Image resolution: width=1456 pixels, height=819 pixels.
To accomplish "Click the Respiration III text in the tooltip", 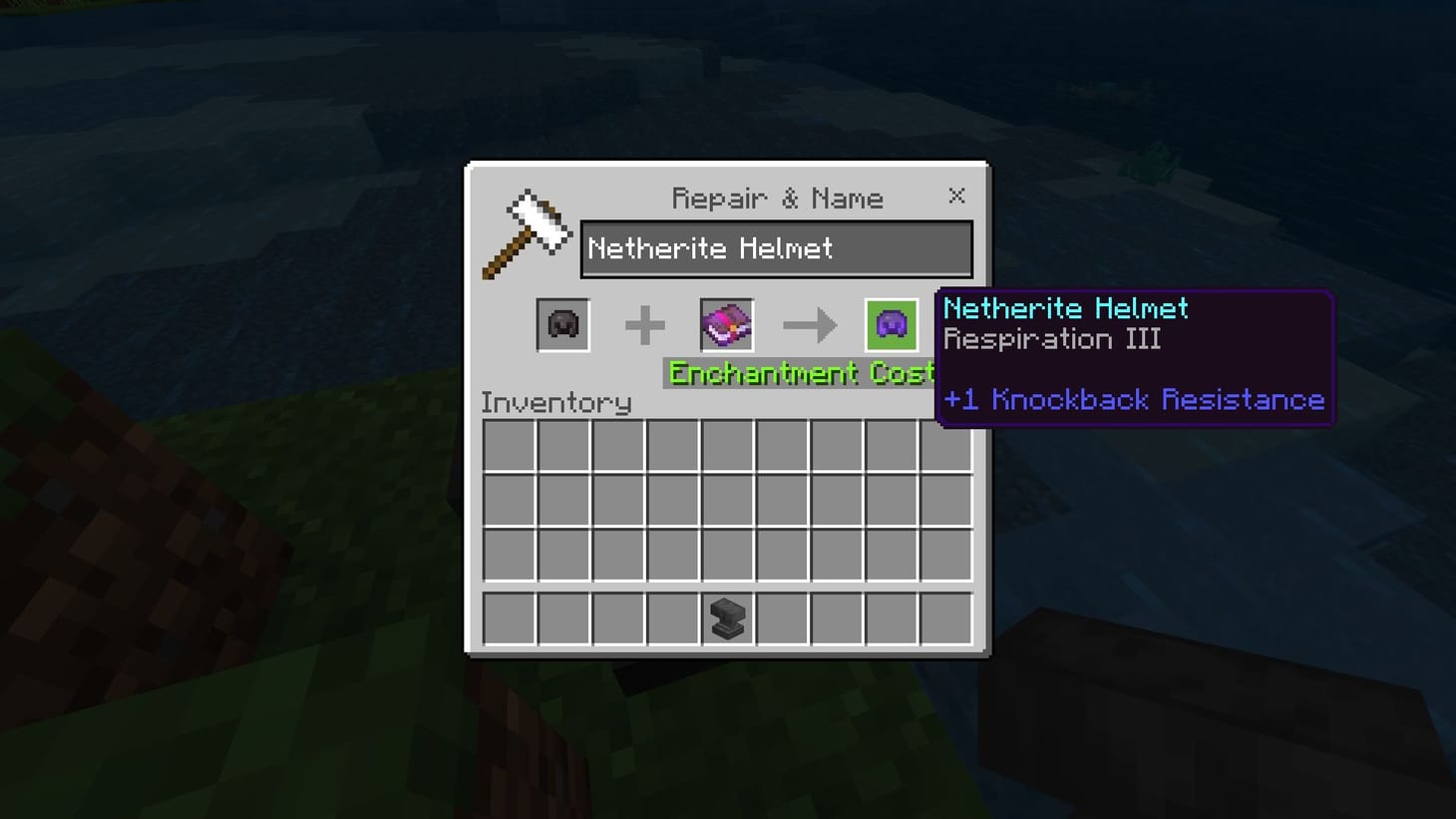I will coord(1053,339).
